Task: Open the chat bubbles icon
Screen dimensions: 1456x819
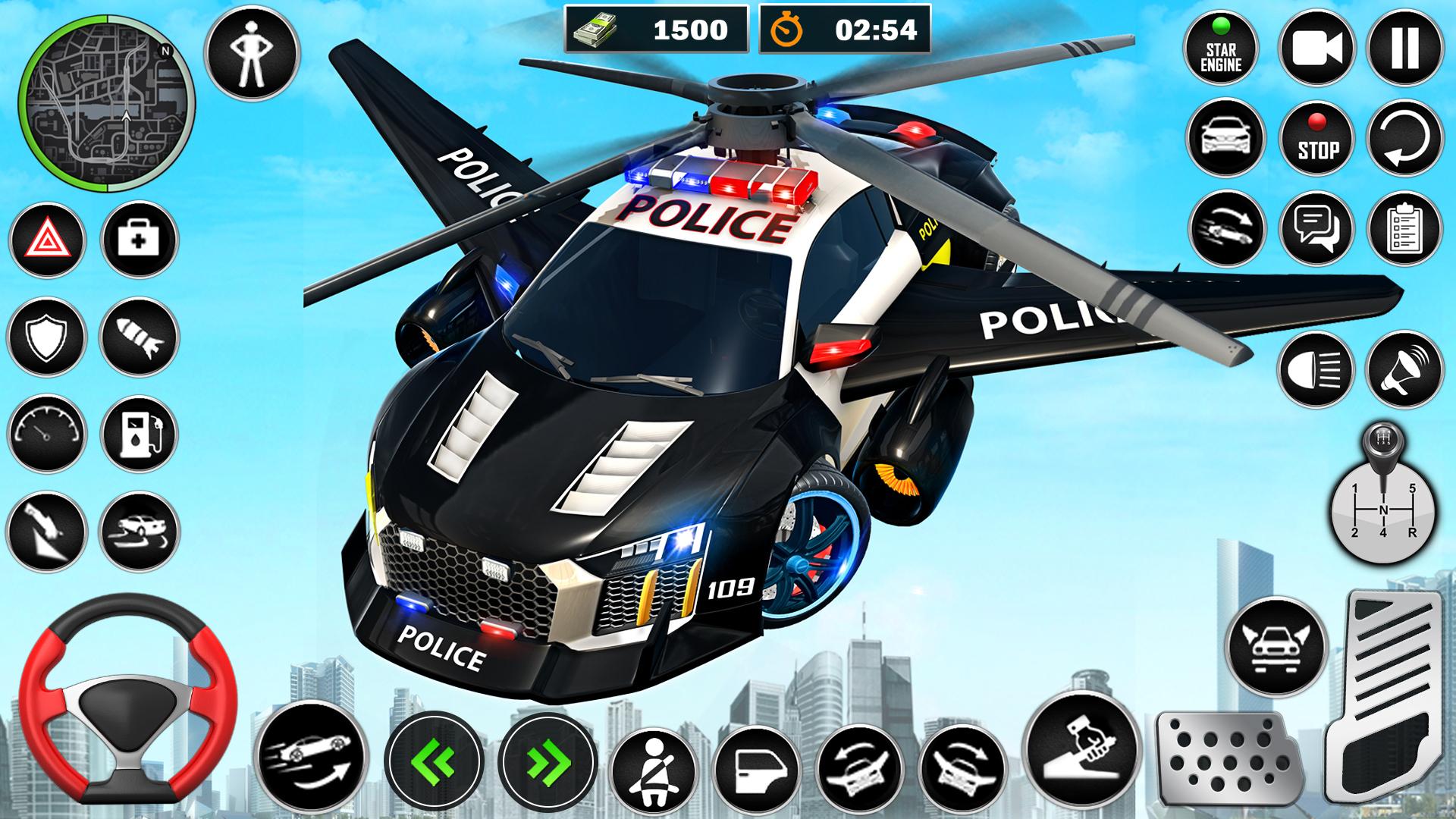Action: [1317, 228]
